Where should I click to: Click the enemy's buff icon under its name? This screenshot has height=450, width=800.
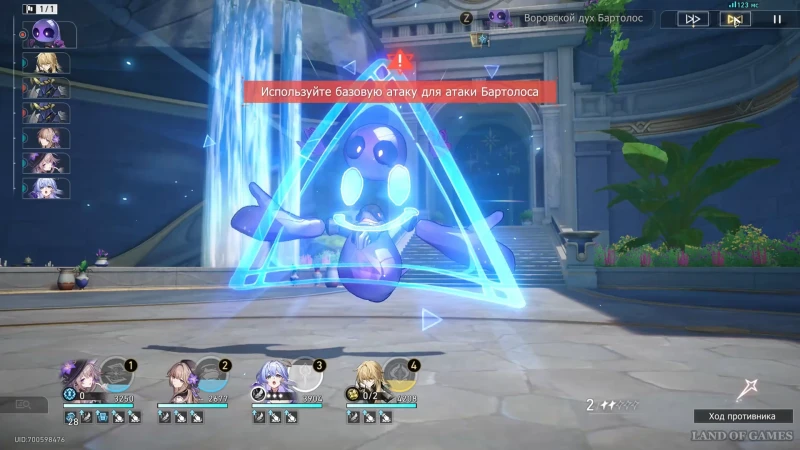(x=482, y=39)
